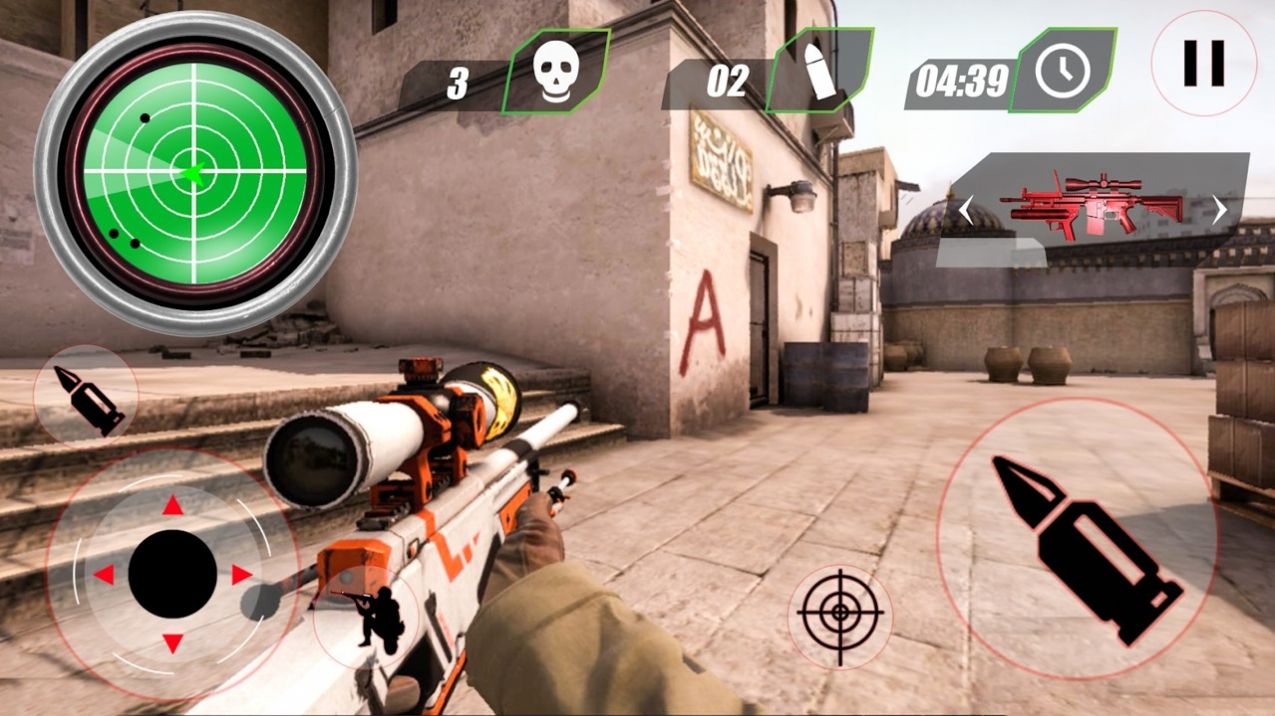
Task: Click the green radar minimap
Action: pyautogui.click(x=195, y=173)
